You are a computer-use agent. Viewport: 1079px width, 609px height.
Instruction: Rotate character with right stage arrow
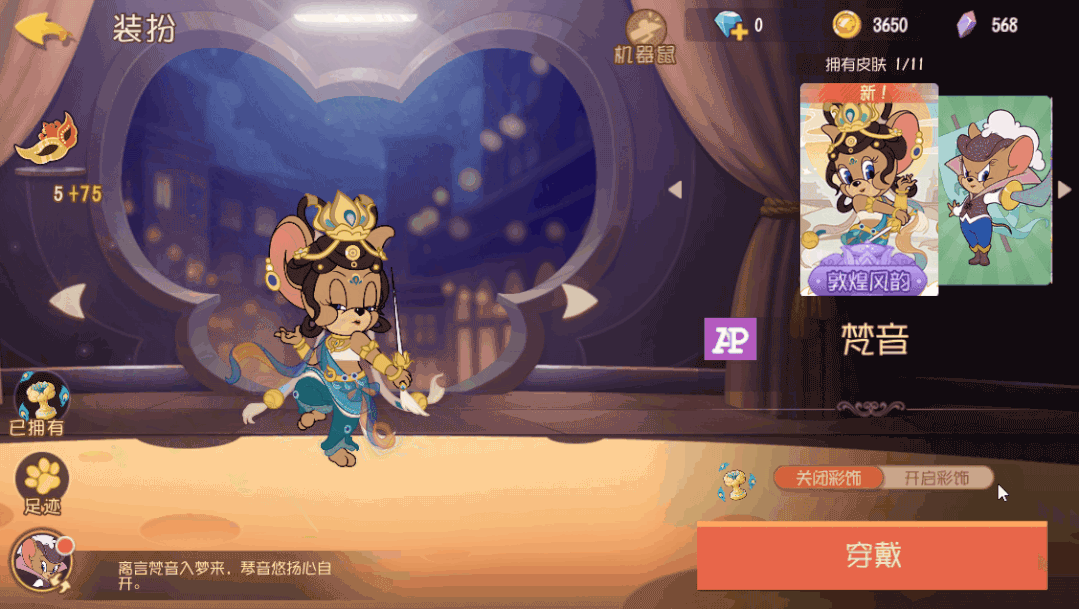coord(579,299)
